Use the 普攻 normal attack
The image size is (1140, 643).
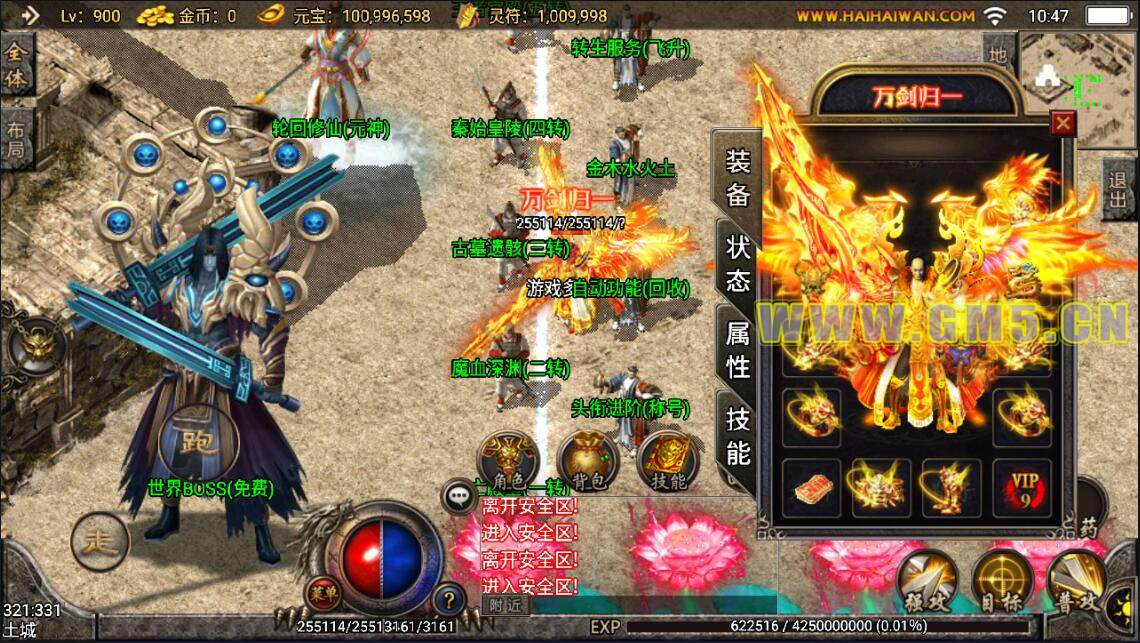coord(1078,581)
